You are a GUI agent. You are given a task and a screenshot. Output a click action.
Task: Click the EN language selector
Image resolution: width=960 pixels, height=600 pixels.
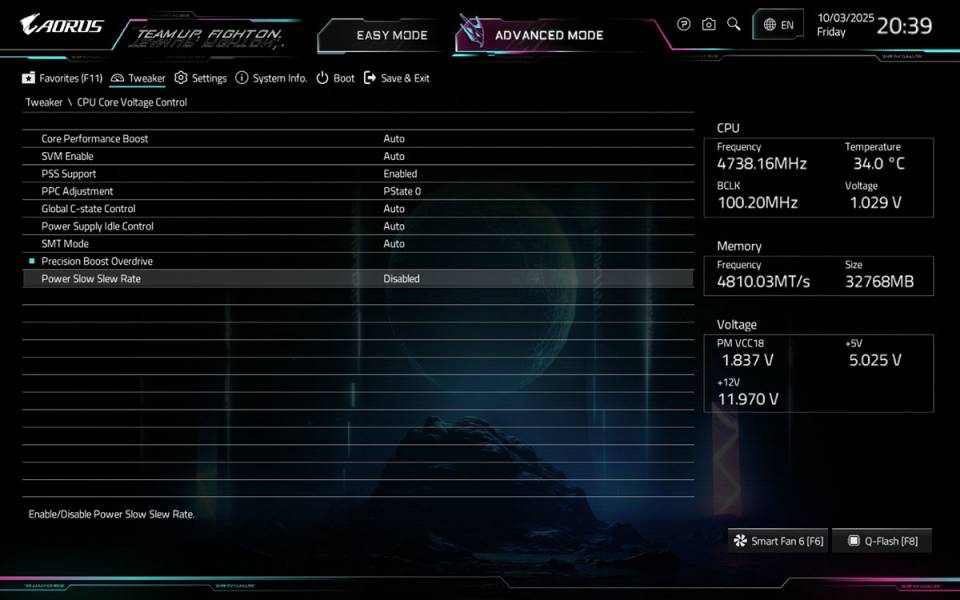778,25
